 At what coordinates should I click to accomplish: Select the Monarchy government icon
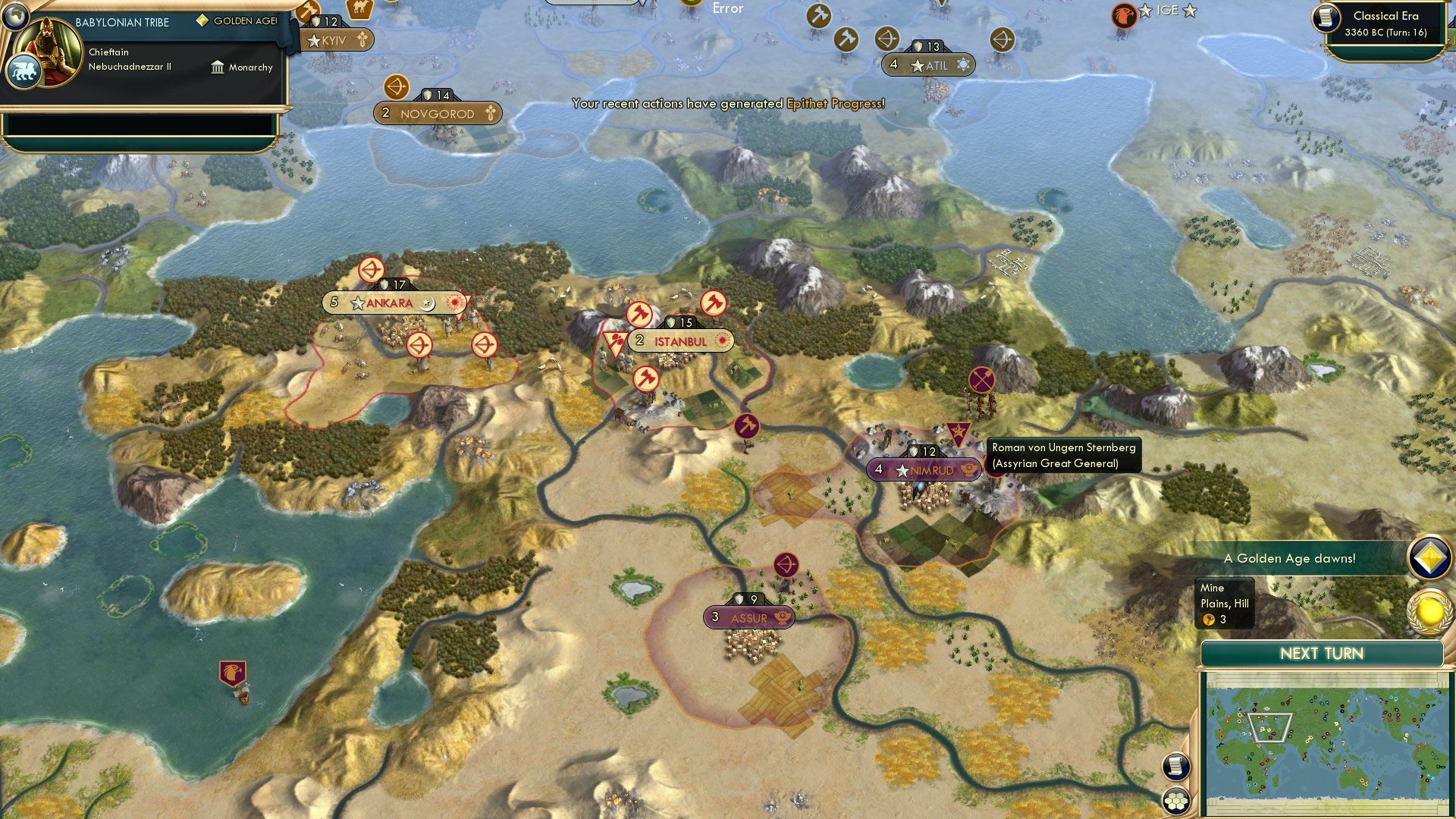(218, 67)
